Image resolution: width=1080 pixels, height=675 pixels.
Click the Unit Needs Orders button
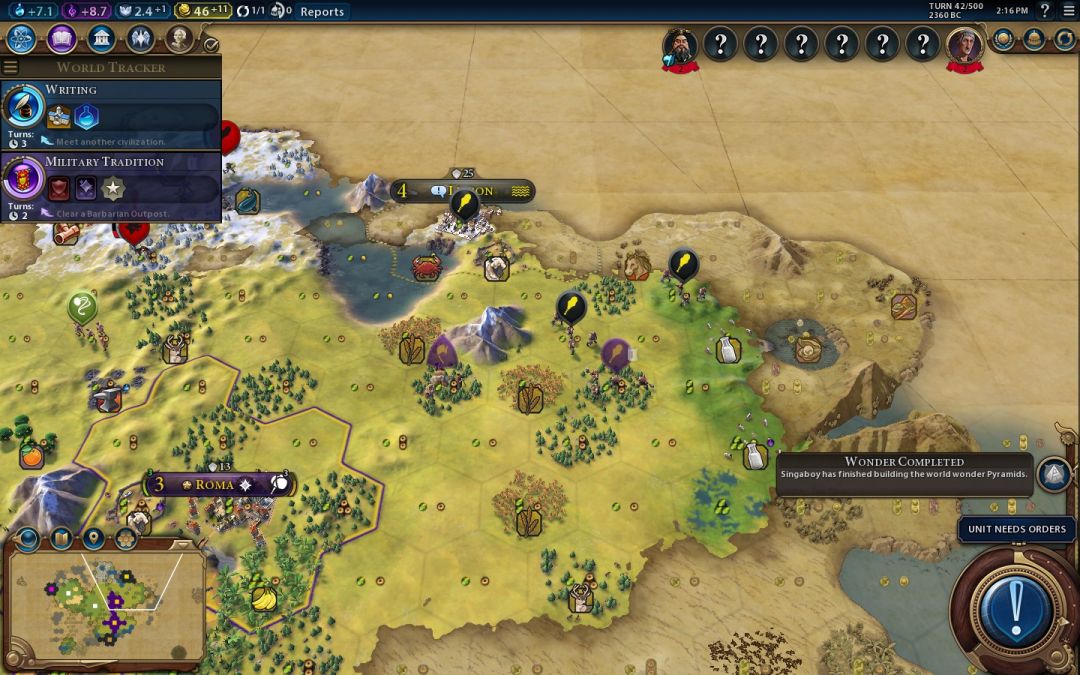click(x=1017, y=529)
